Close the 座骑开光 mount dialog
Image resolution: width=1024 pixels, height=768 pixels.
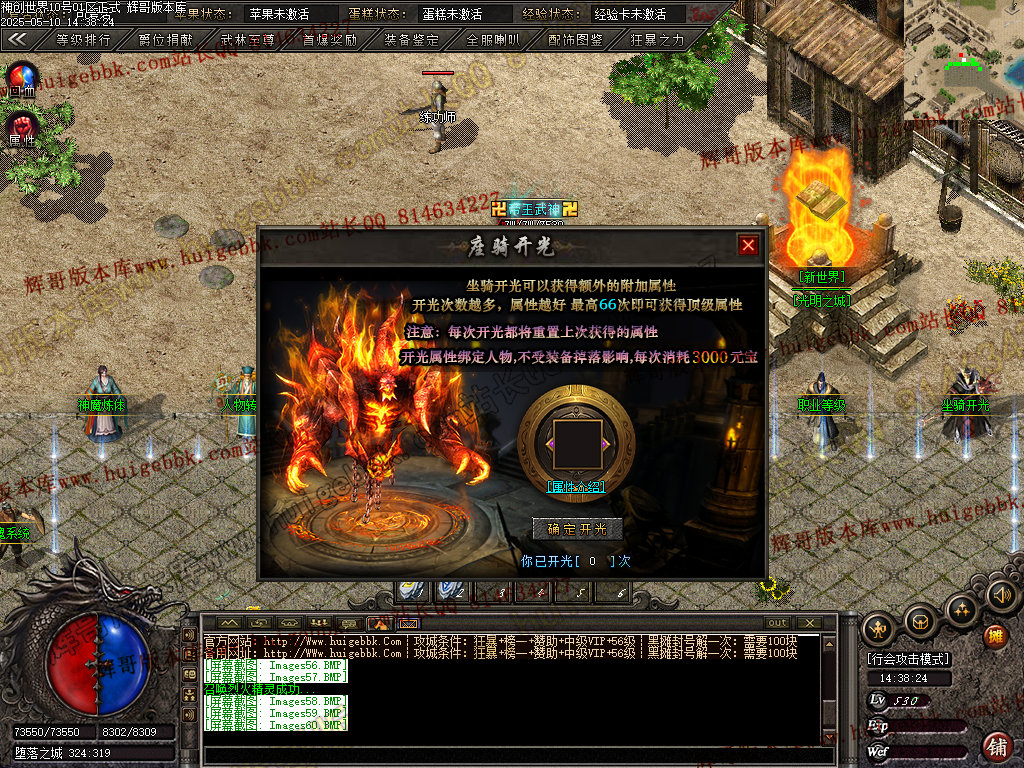748,245
